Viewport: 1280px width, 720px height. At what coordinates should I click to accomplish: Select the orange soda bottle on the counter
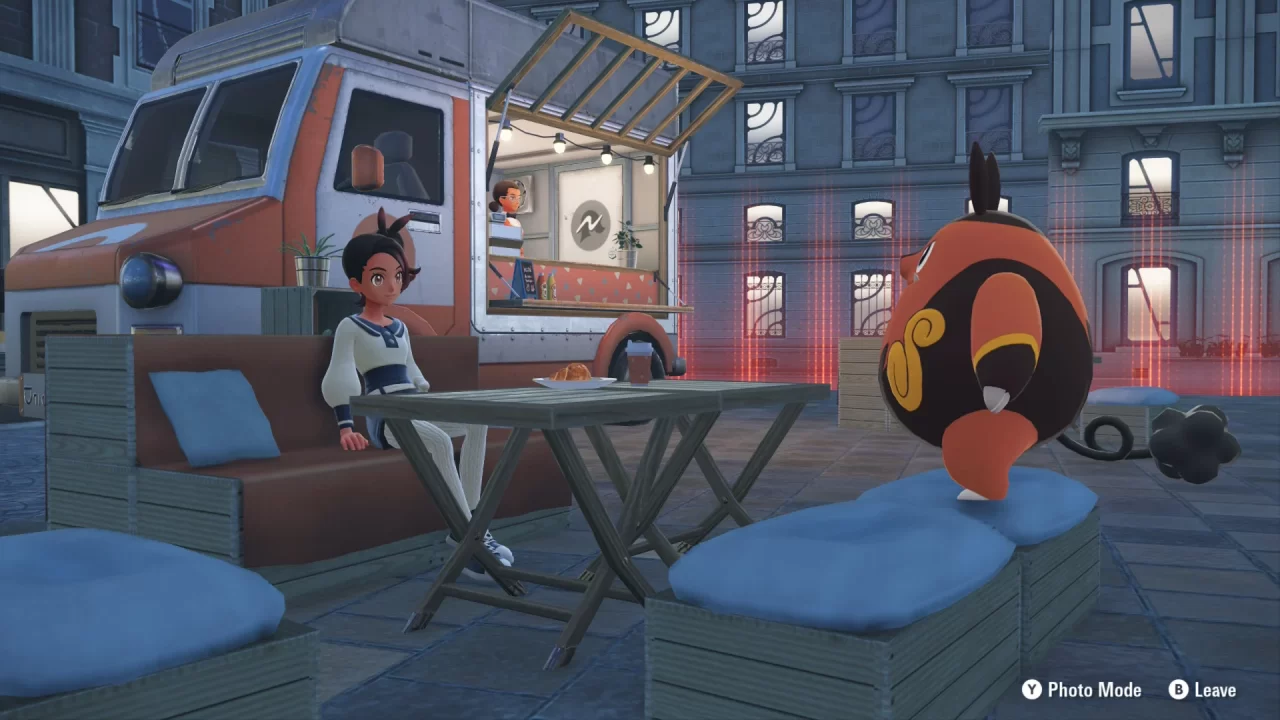click(541, 284)
